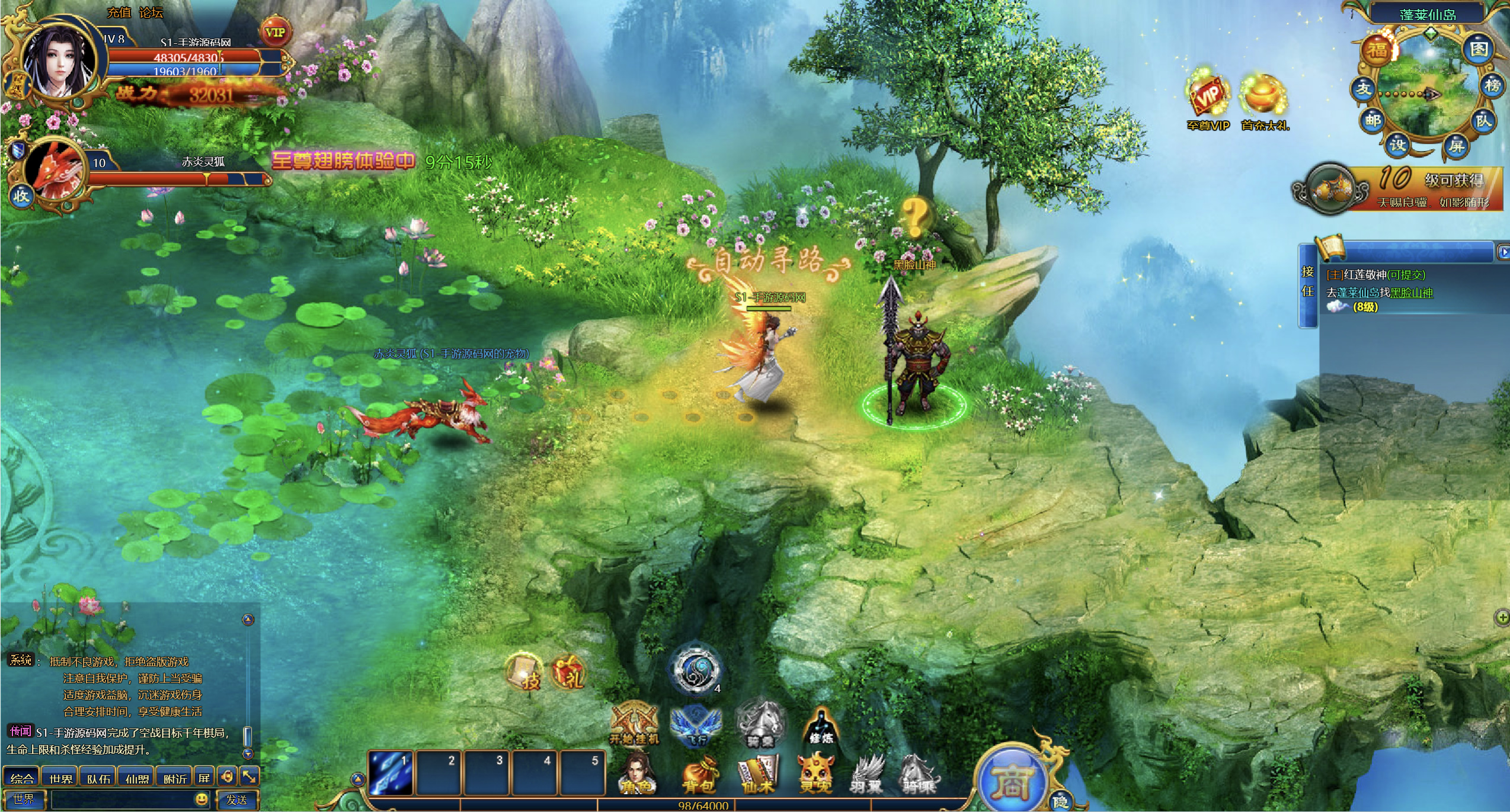Activate the 飞行 flying wings icon
Viewport: 1510px width, 812px height.
(696, 726)
